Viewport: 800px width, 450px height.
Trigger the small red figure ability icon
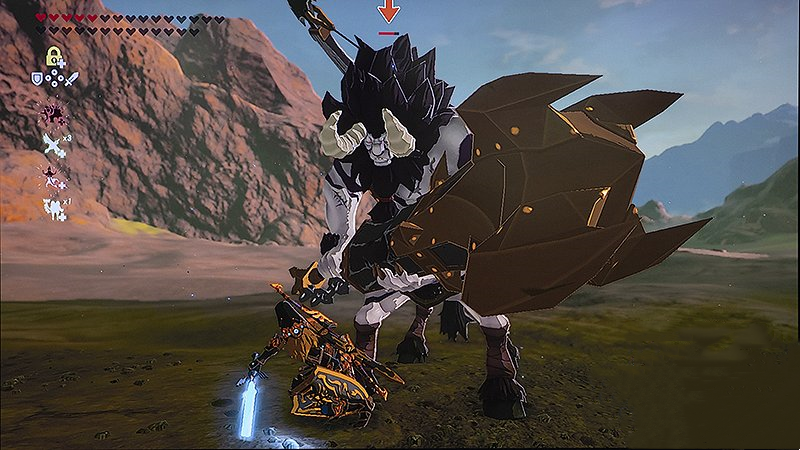49,176
